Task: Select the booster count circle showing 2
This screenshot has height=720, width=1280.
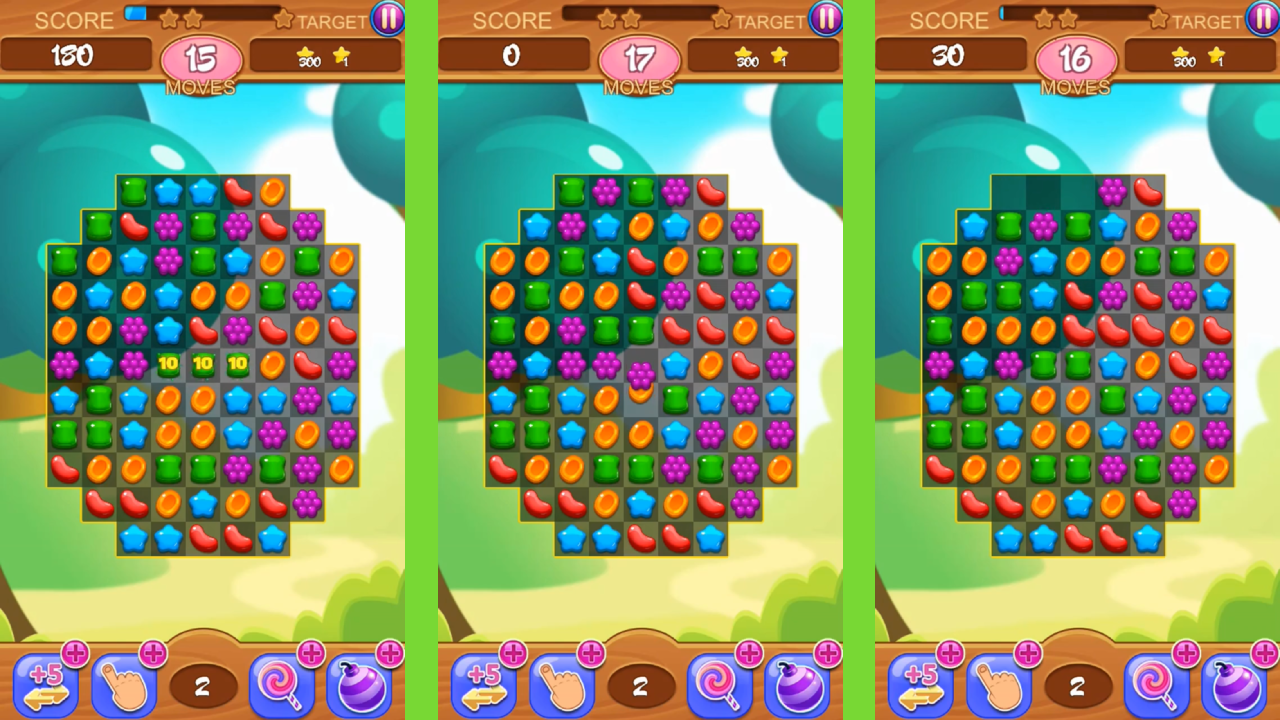Action: pos(203,687)
